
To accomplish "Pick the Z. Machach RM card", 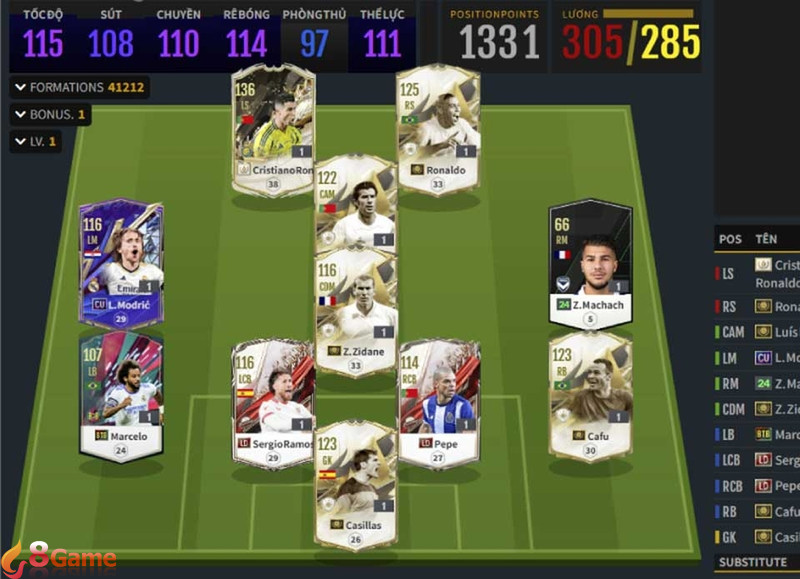I will pos(590,260).
